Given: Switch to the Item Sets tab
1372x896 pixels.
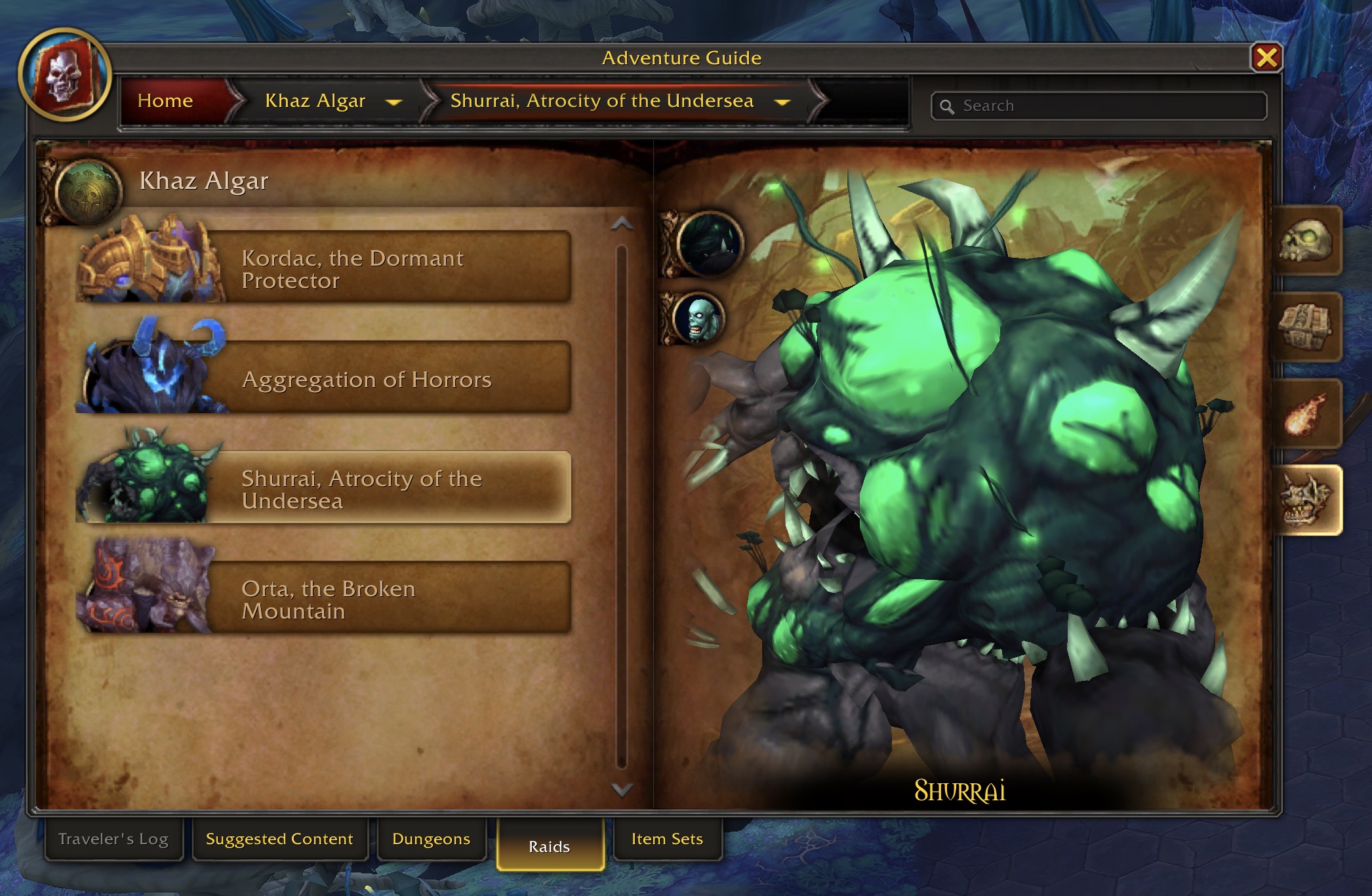Looking at the screenshot, I should point(667,839).
